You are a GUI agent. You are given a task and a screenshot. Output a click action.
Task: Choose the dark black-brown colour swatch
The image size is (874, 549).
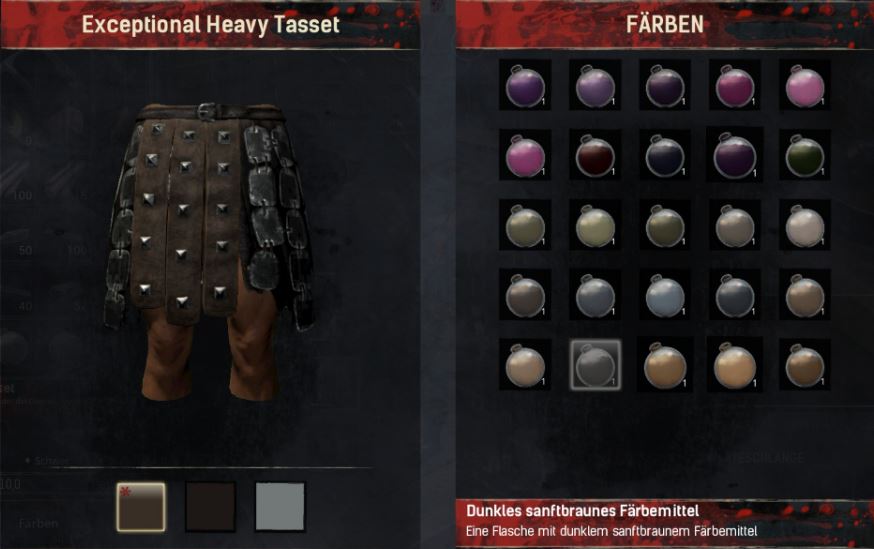click(x=210, y=505)
